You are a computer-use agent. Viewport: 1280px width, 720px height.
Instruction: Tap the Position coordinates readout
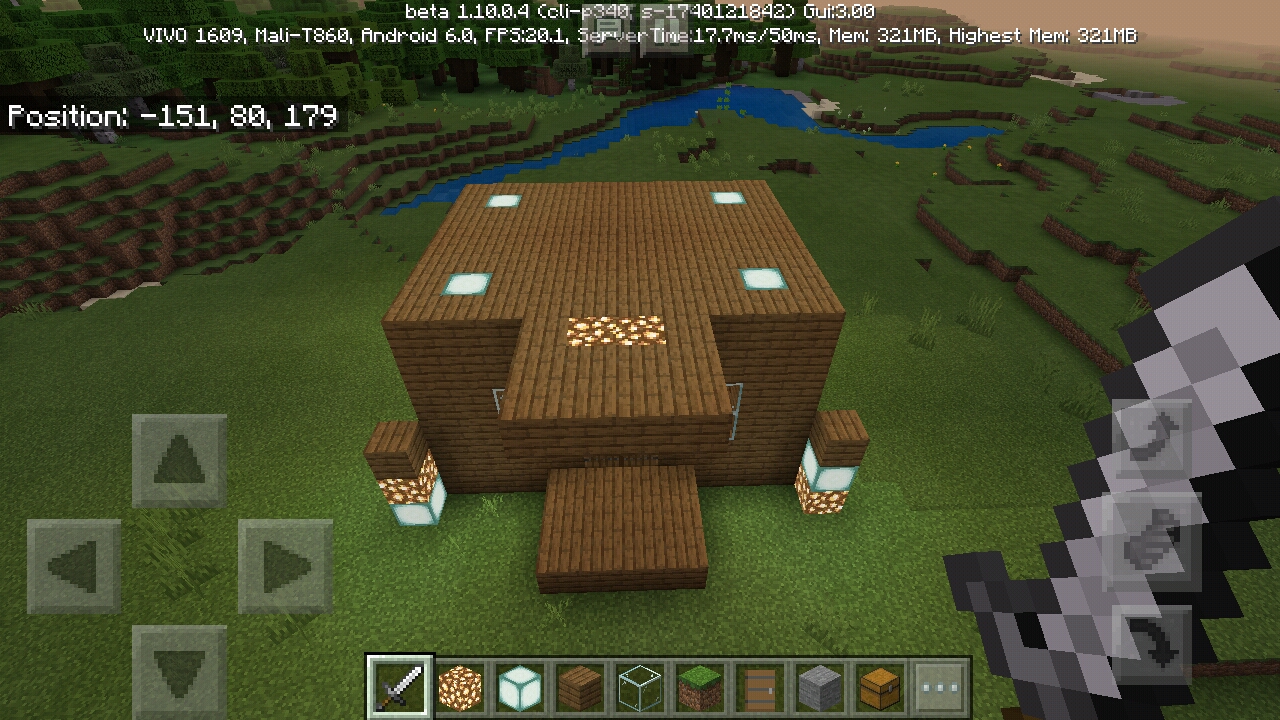point(170,117)
